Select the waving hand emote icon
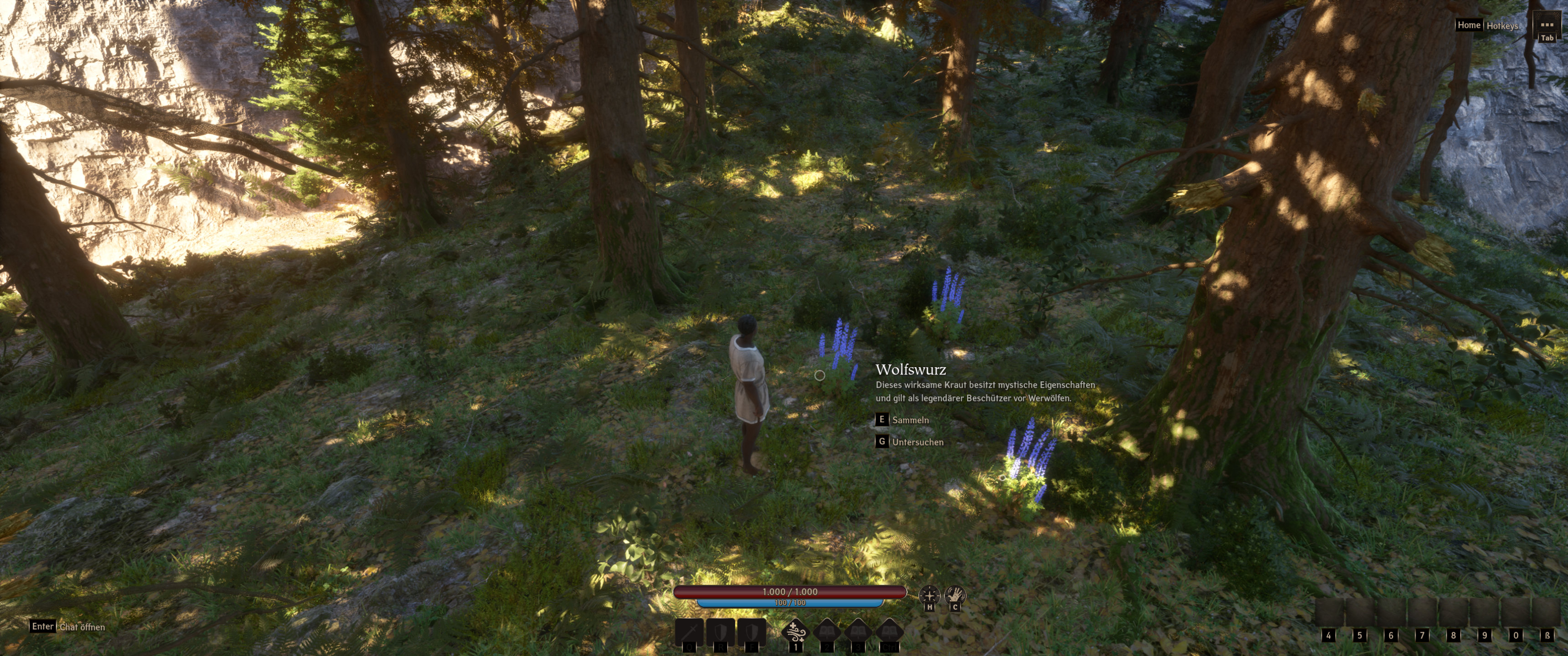The height and width of the screenshot is (656, 1568). (x=955, y=594)
